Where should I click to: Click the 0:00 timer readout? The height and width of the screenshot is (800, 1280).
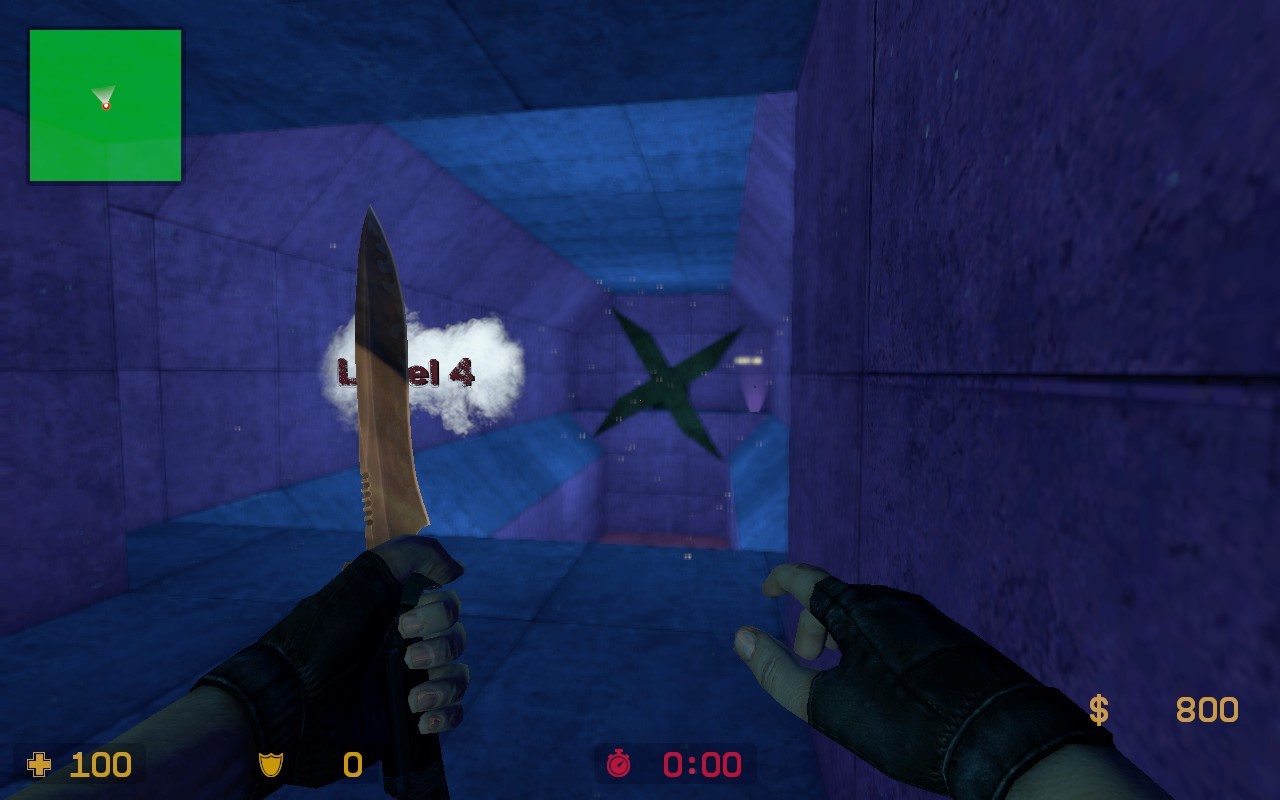point(700,766)
